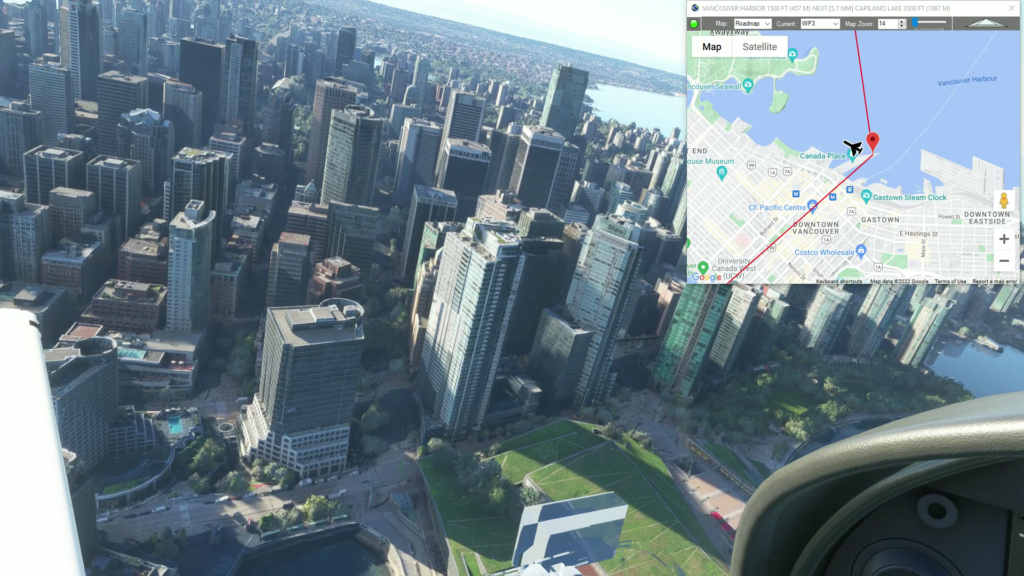Click the mountain profile icon in toolbar

click(x=986, y=23)
